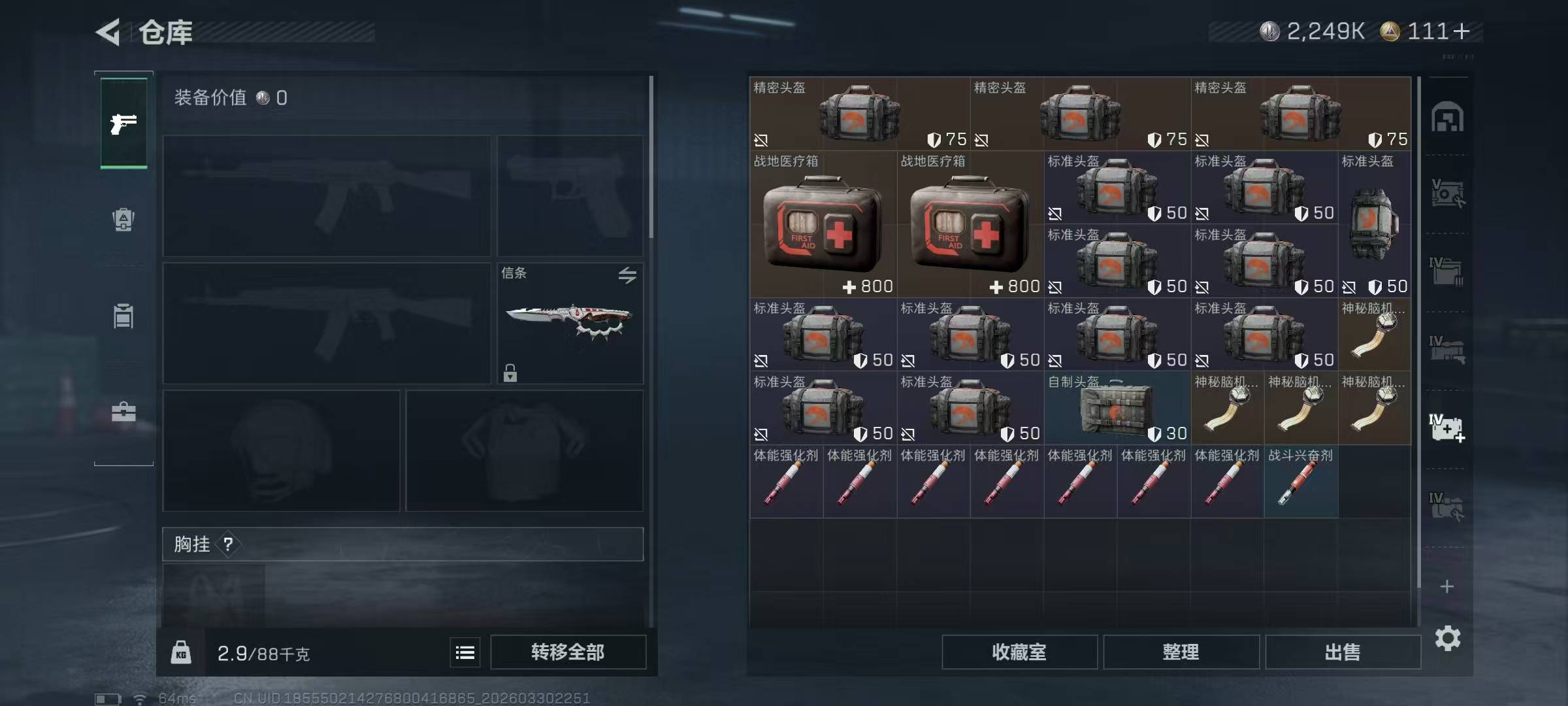Show 胸挂 help tooltip
Screen dimensions: 1568x706
pyautogui.click(x=228, y=544)
